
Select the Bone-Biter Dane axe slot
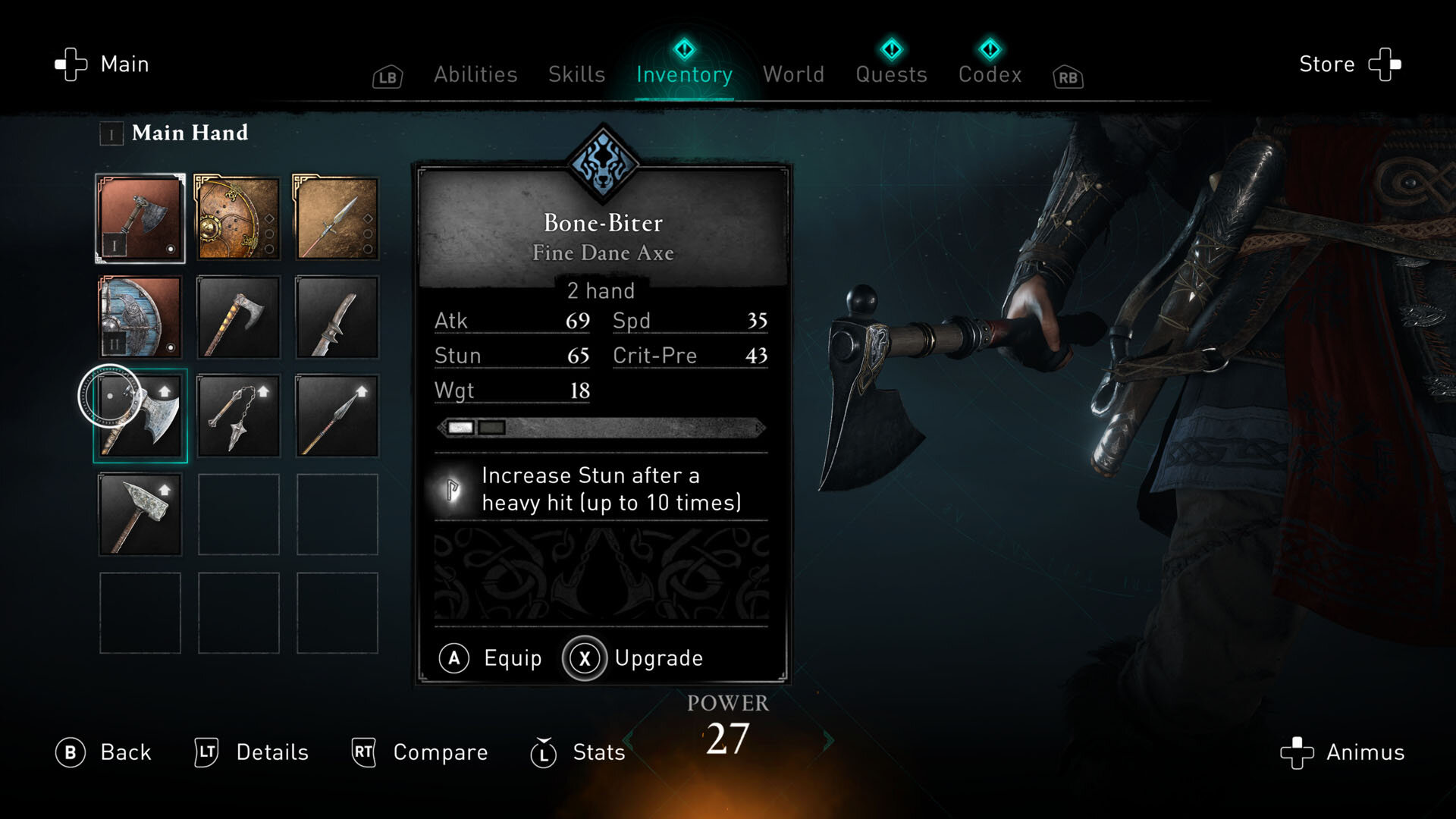point(140,416)
